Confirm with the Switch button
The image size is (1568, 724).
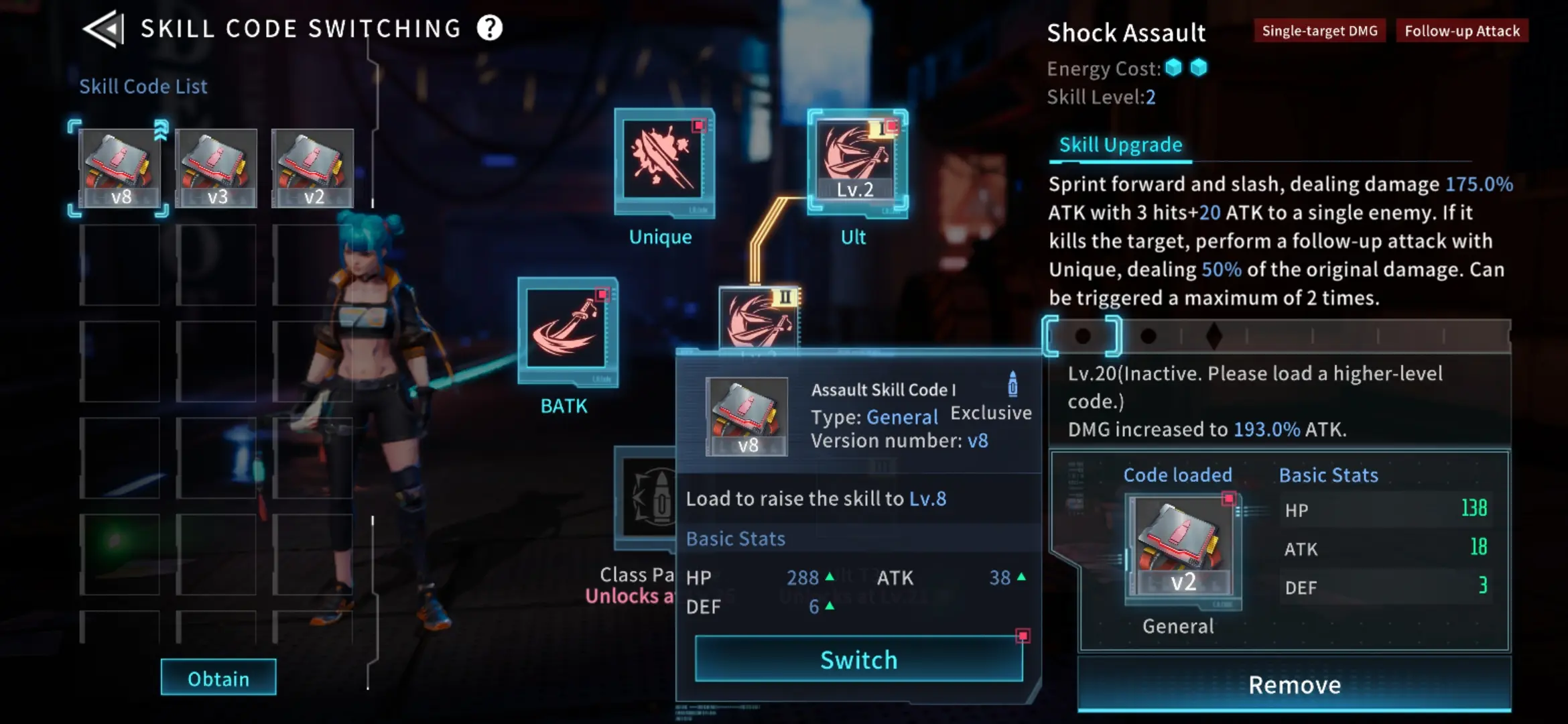[858, 660]
